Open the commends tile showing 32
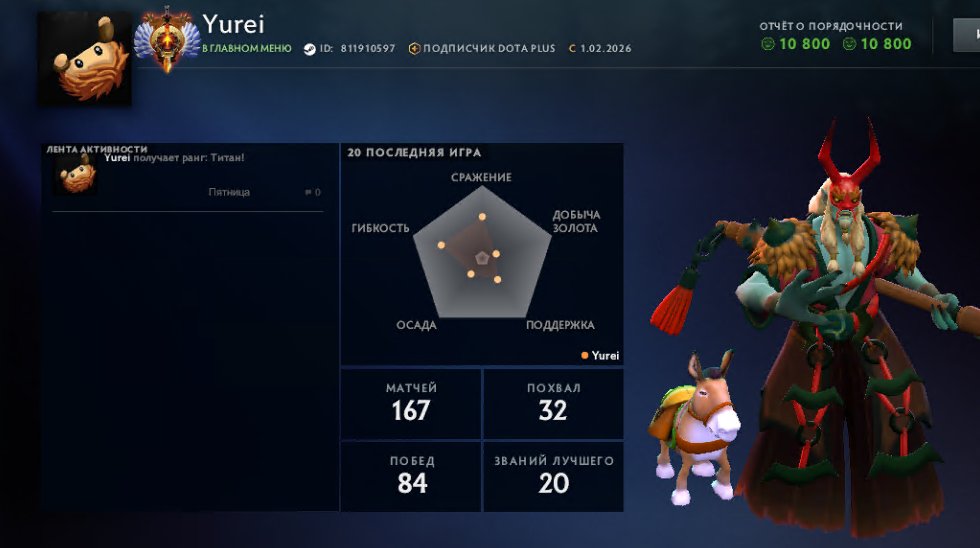The image size is (980, 548). tap(553, 403)
